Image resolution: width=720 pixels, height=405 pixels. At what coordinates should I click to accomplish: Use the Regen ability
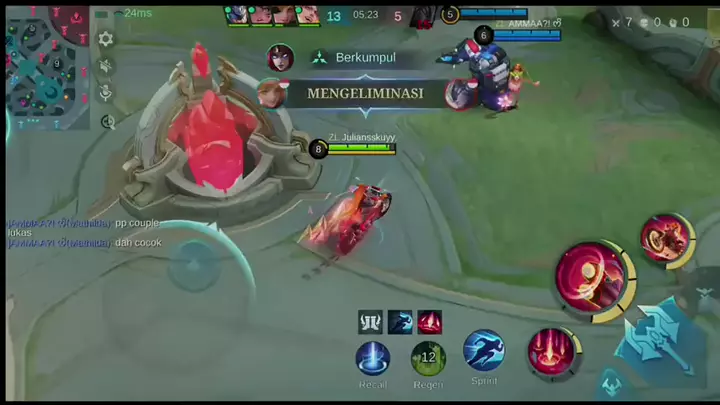428,357
